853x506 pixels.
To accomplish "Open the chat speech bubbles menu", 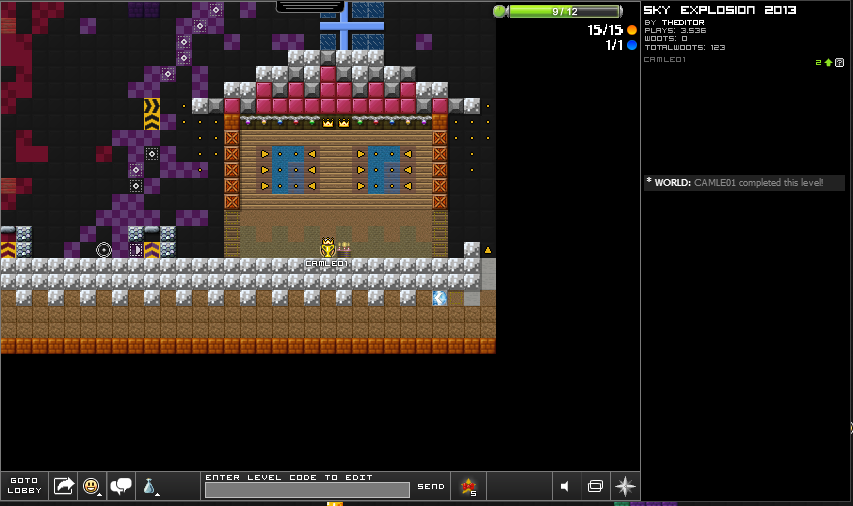I will click(121, 486).
